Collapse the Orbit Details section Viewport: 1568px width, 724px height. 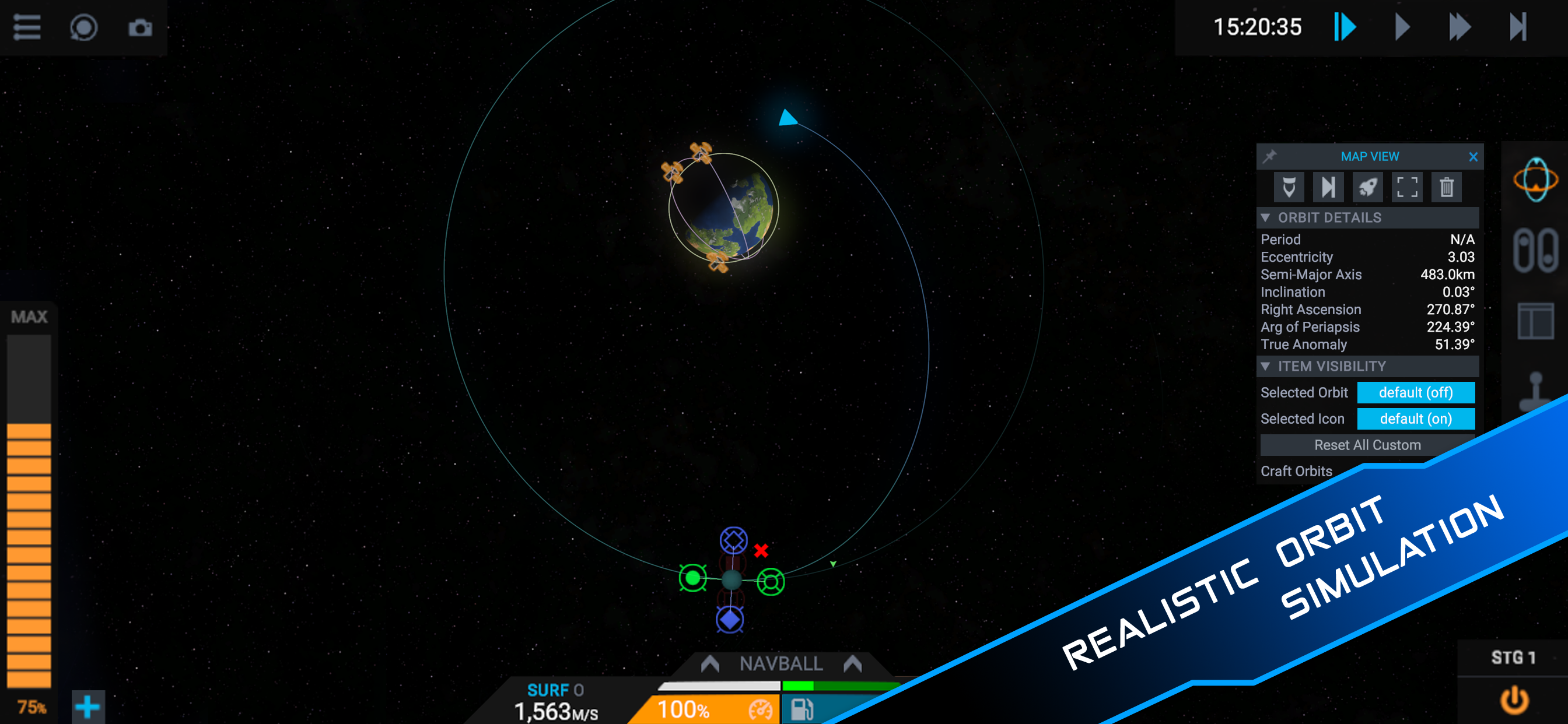coord(1265,218)
